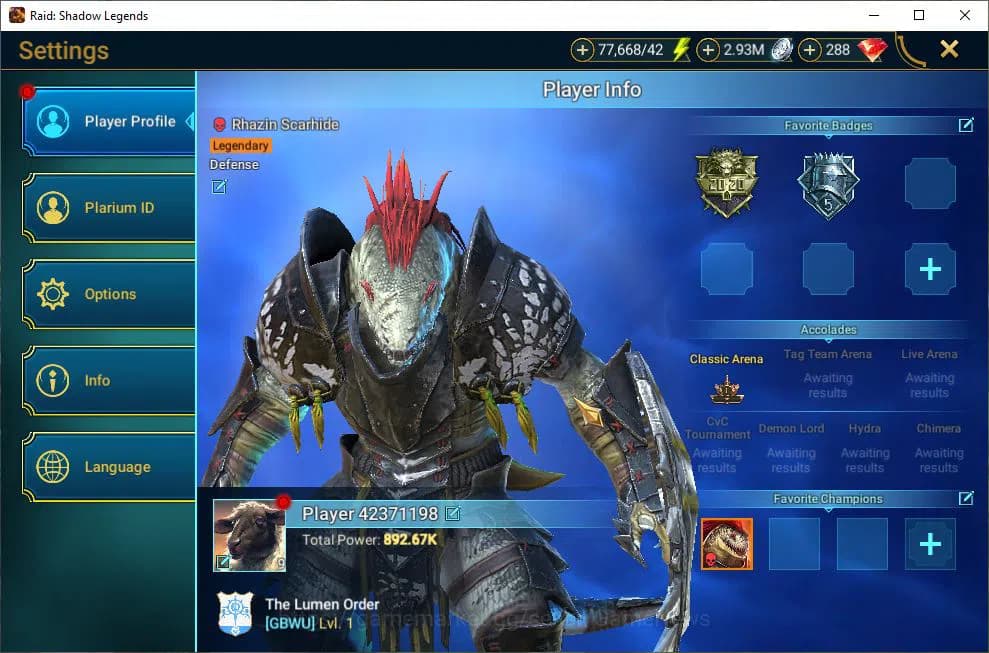Maximize the game window
This screenshot has width=989, height=653.
919,15
